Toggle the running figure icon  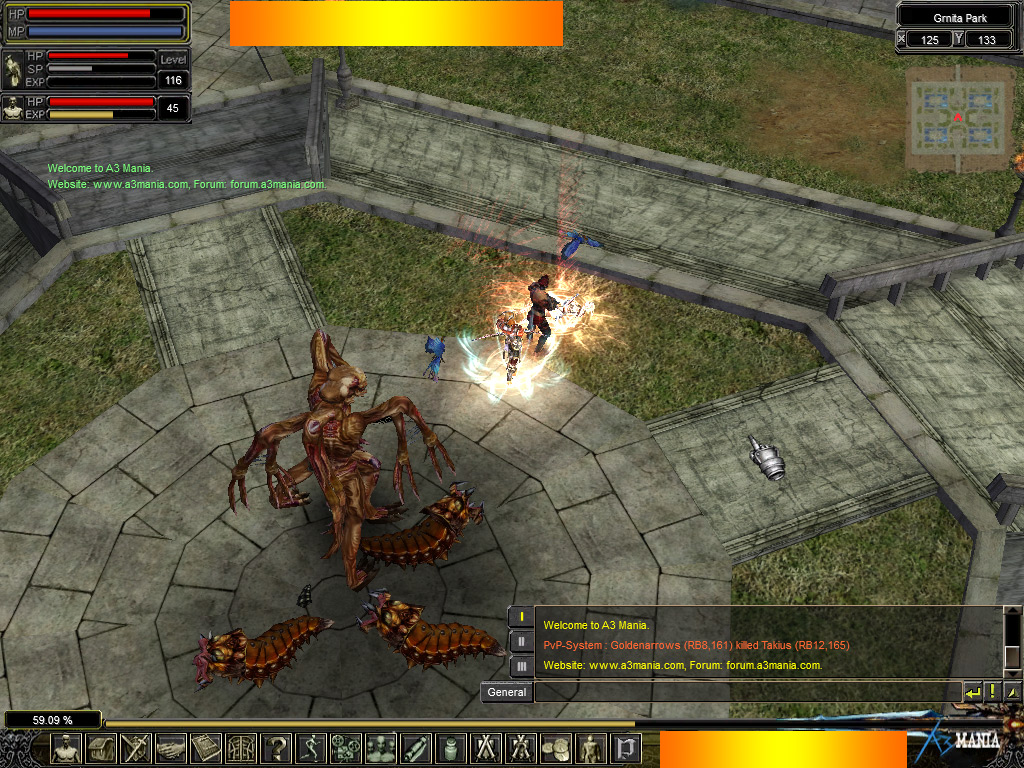tap(311, 748)
